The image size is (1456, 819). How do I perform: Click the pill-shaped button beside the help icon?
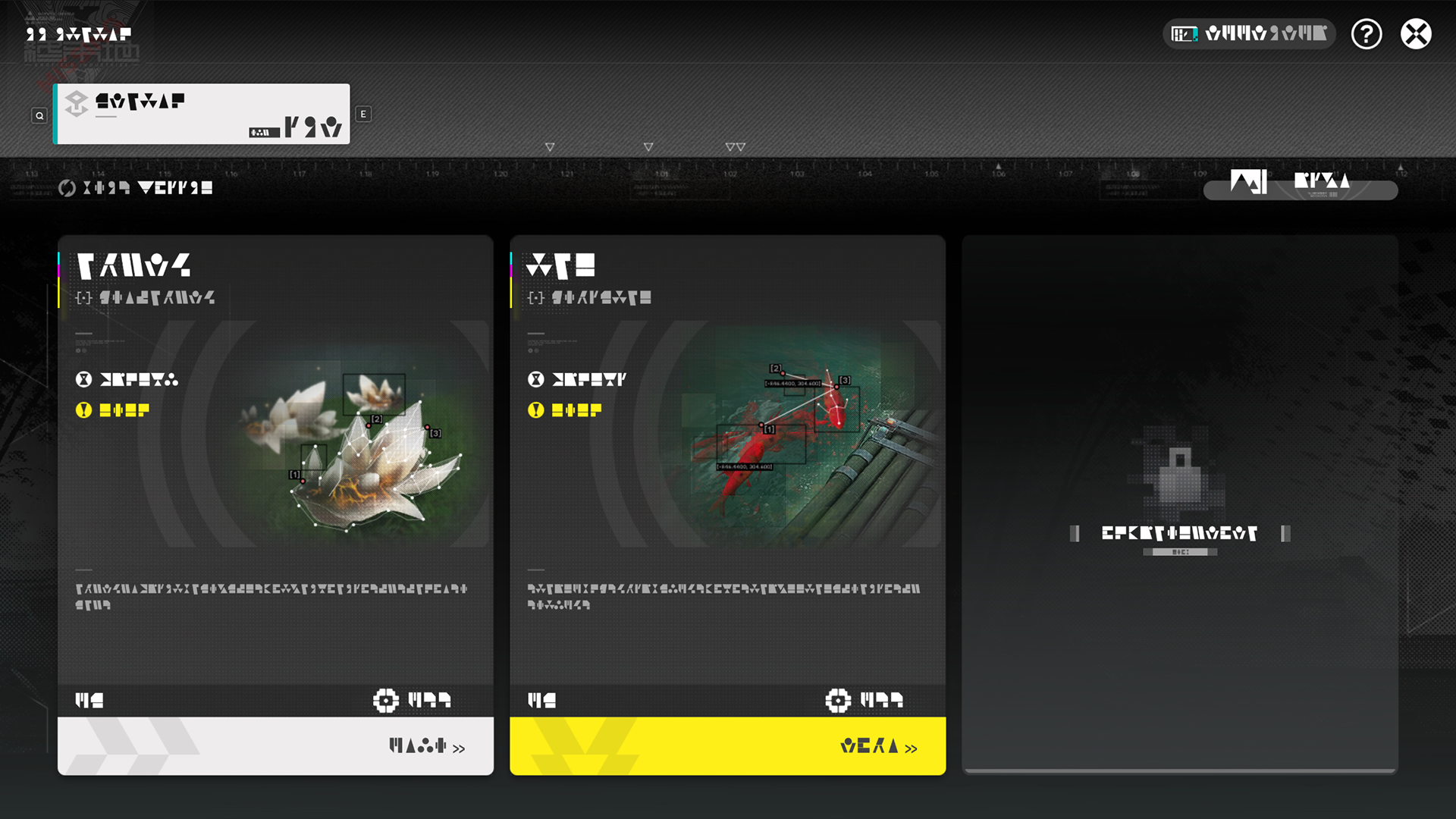pos(1249,34)
